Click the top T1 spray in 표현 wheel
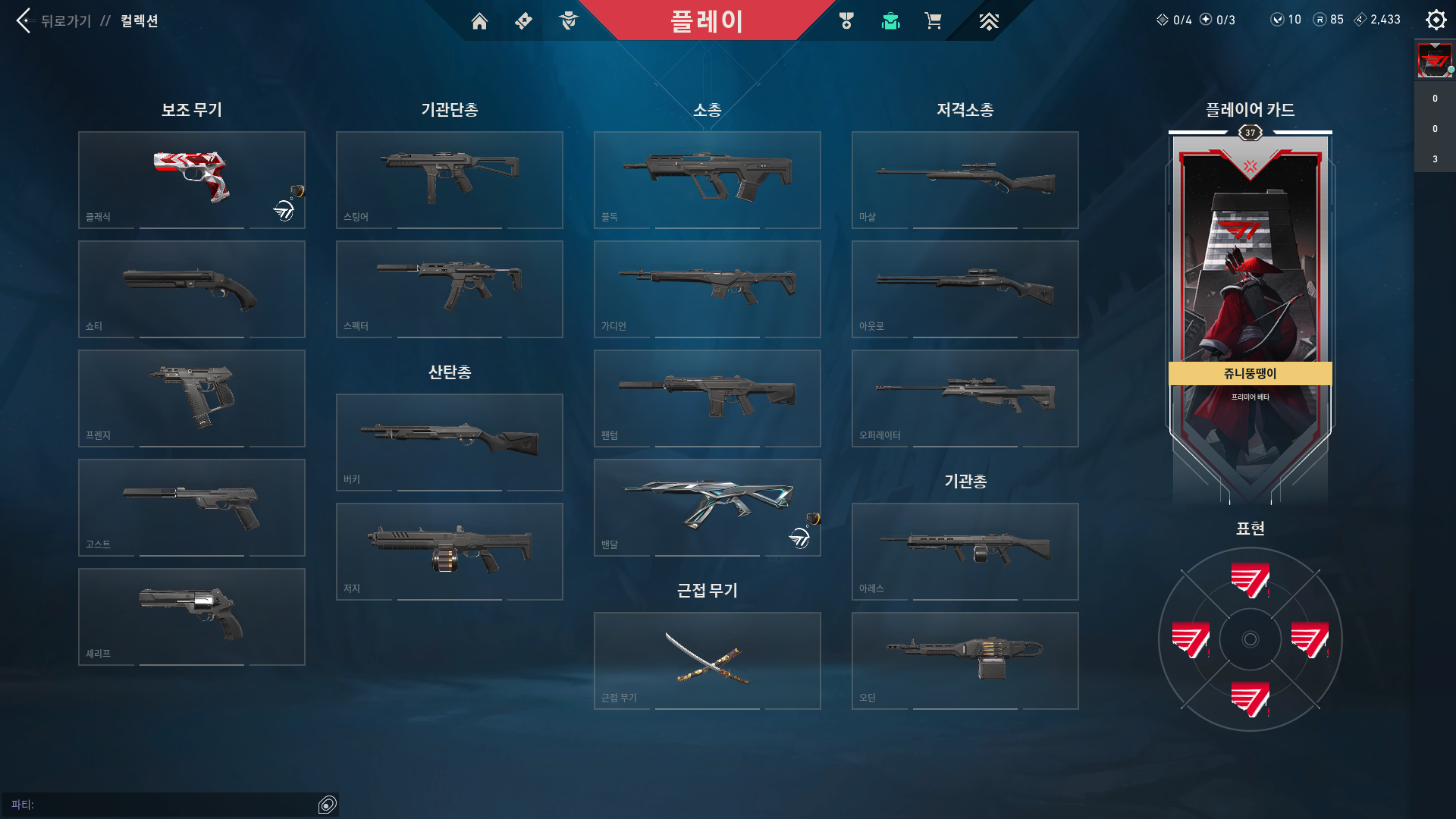Viewport: 1456px width, 819px height. [x=1250, y=580]
